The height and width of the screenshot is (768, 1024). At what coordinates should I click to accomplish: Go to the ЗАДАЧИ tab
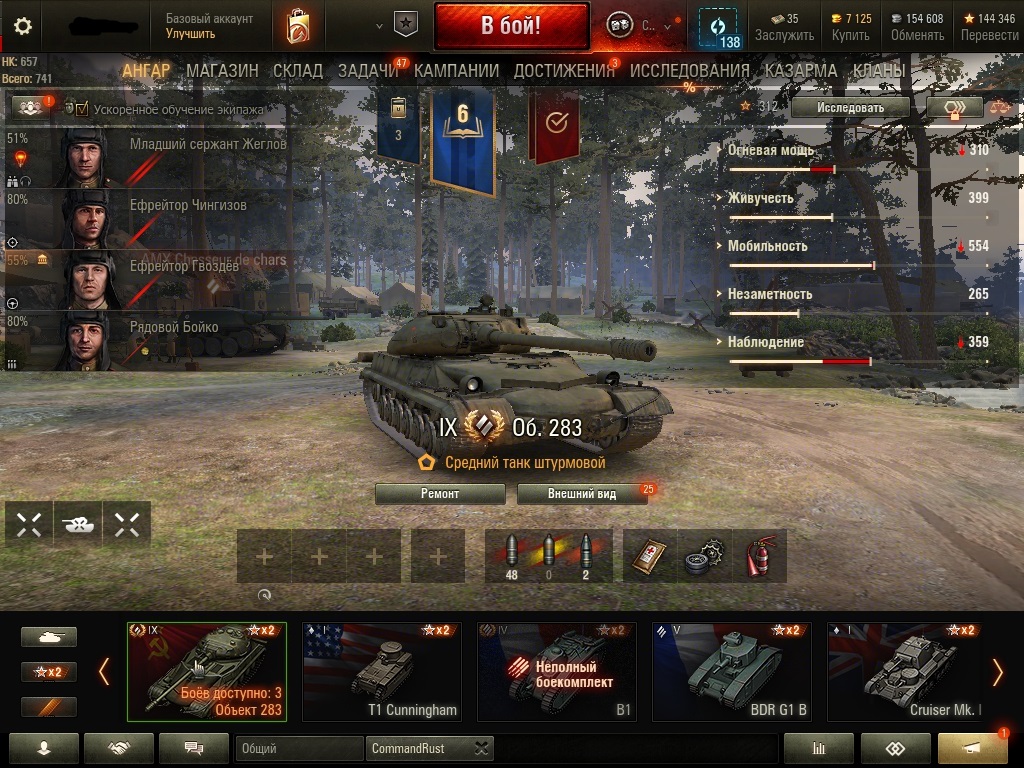(x=368, y=71)
